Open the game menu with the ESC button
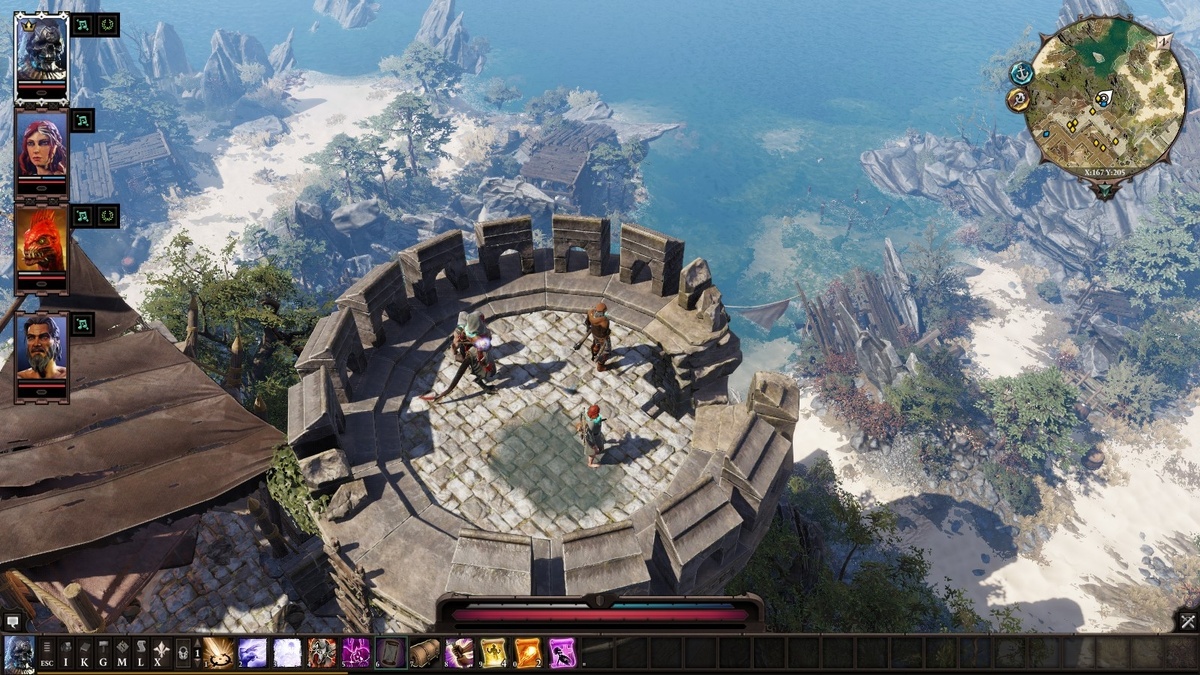 tap(47, 653)
